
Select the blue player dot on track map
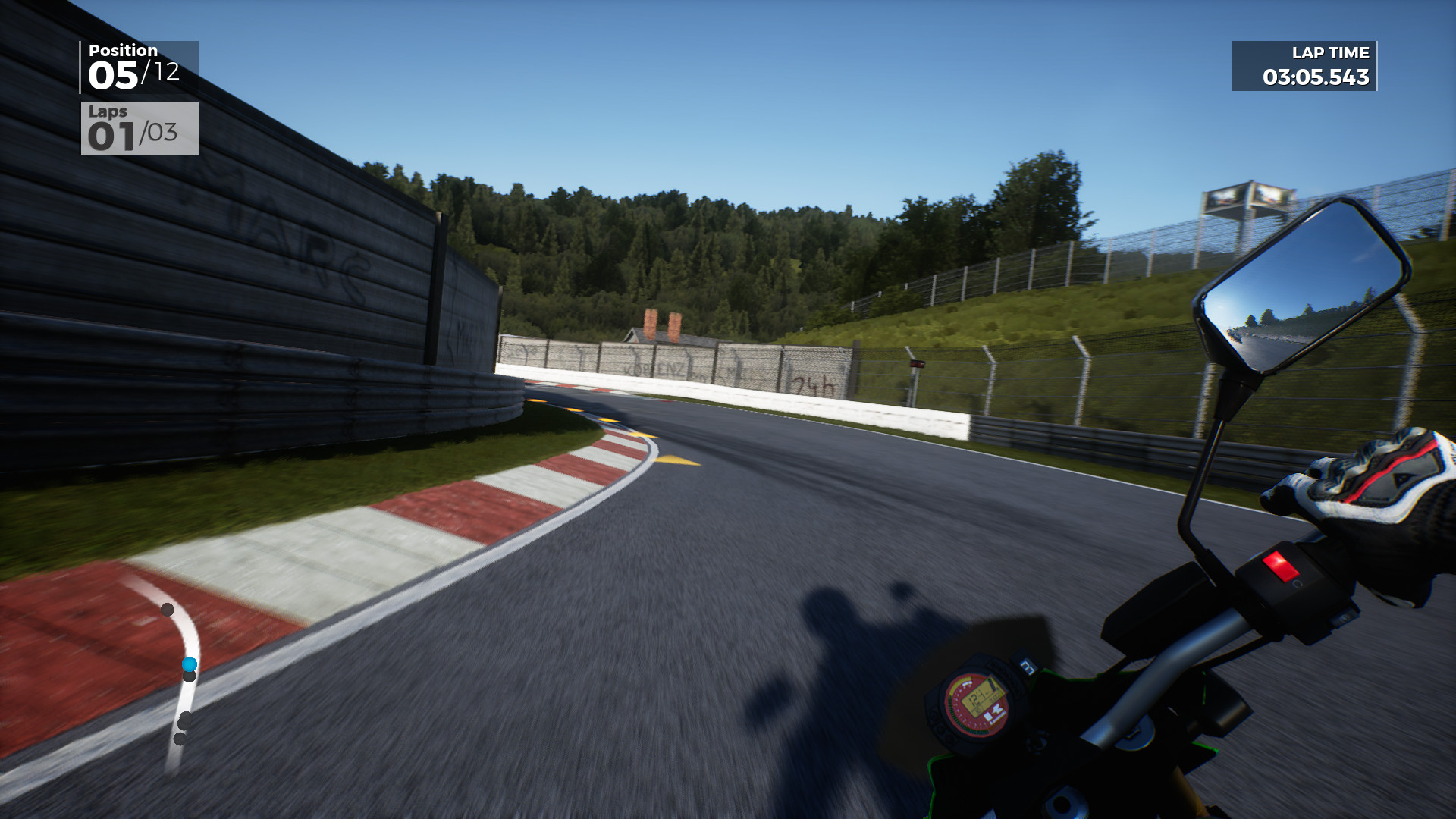click(x=190, y=664)
